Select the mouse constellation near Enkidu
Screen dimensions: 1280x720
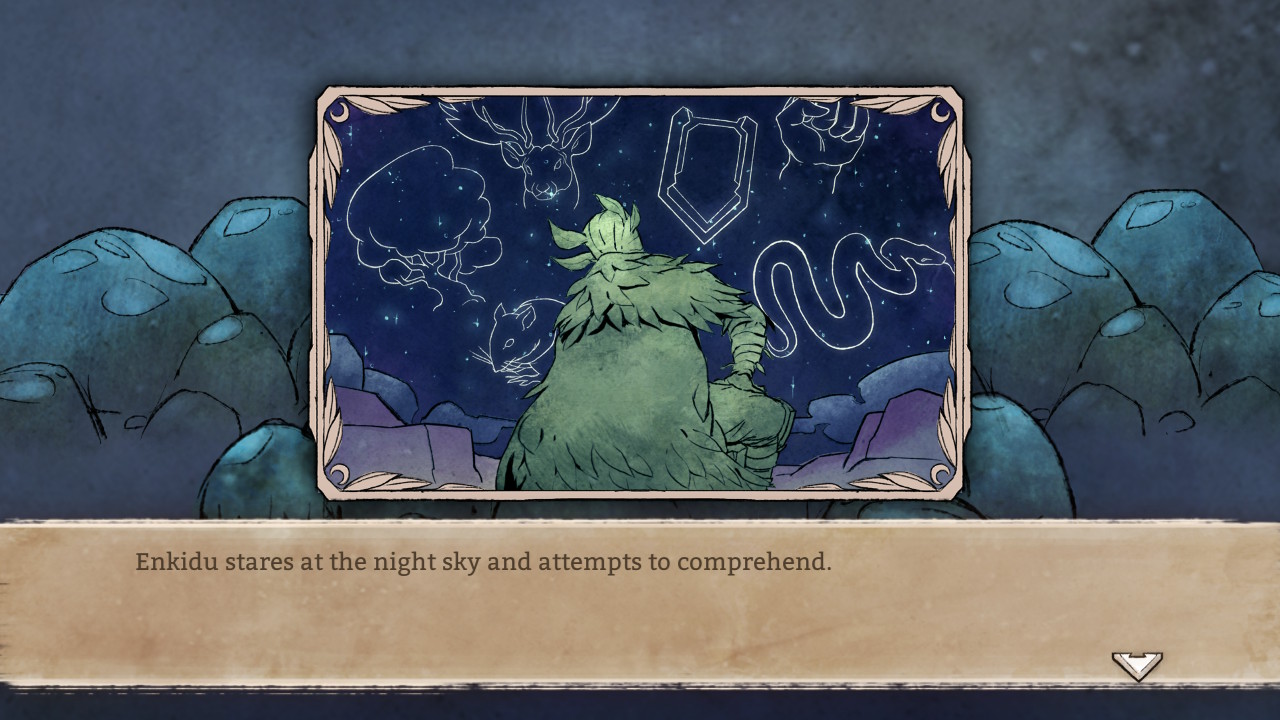pyautogui.click(x=515, y=340)
